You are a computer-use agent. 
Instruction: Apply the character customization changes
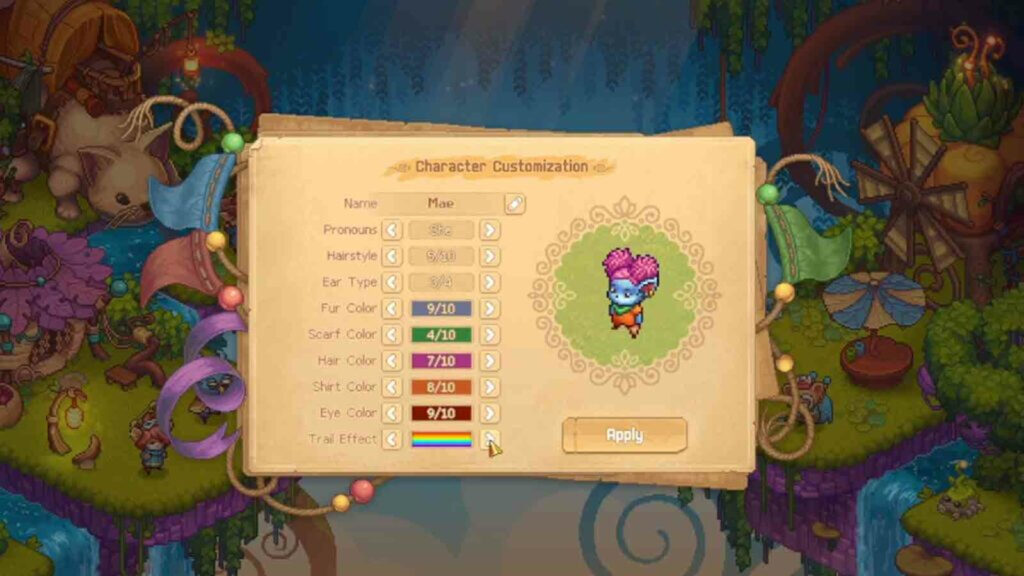(624, 435)
